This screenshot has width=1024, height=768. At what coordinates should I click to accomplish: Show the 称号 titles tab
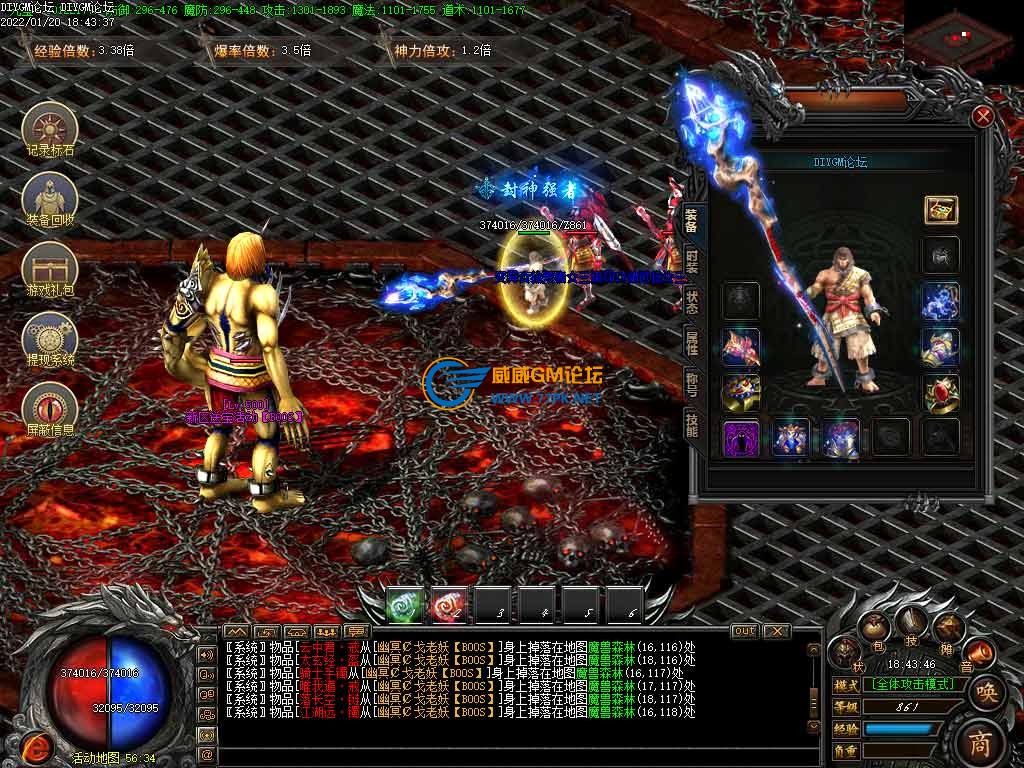tap(692, 384)
